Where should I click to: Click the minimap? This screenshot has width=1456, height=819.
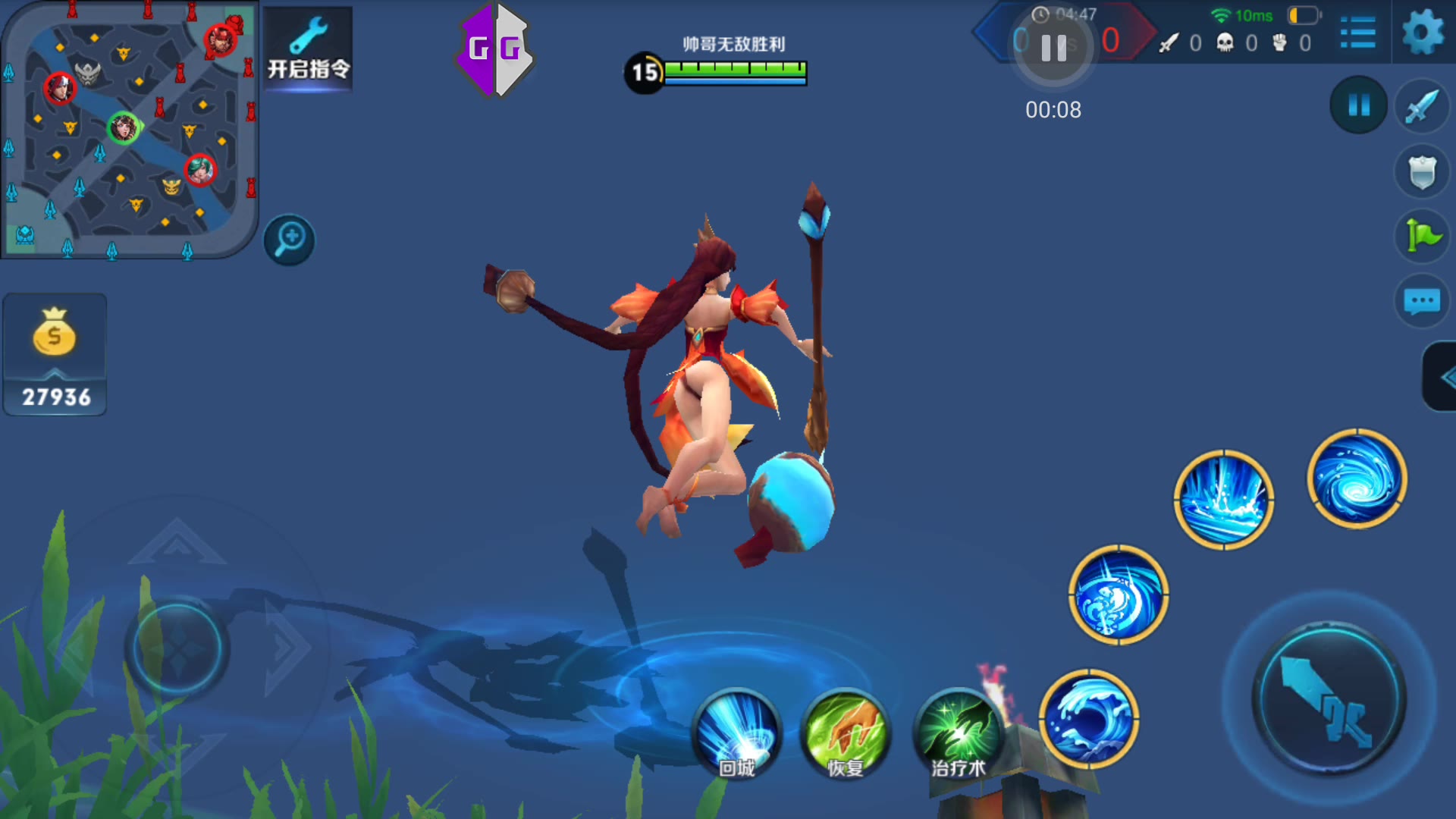[129, 129]
